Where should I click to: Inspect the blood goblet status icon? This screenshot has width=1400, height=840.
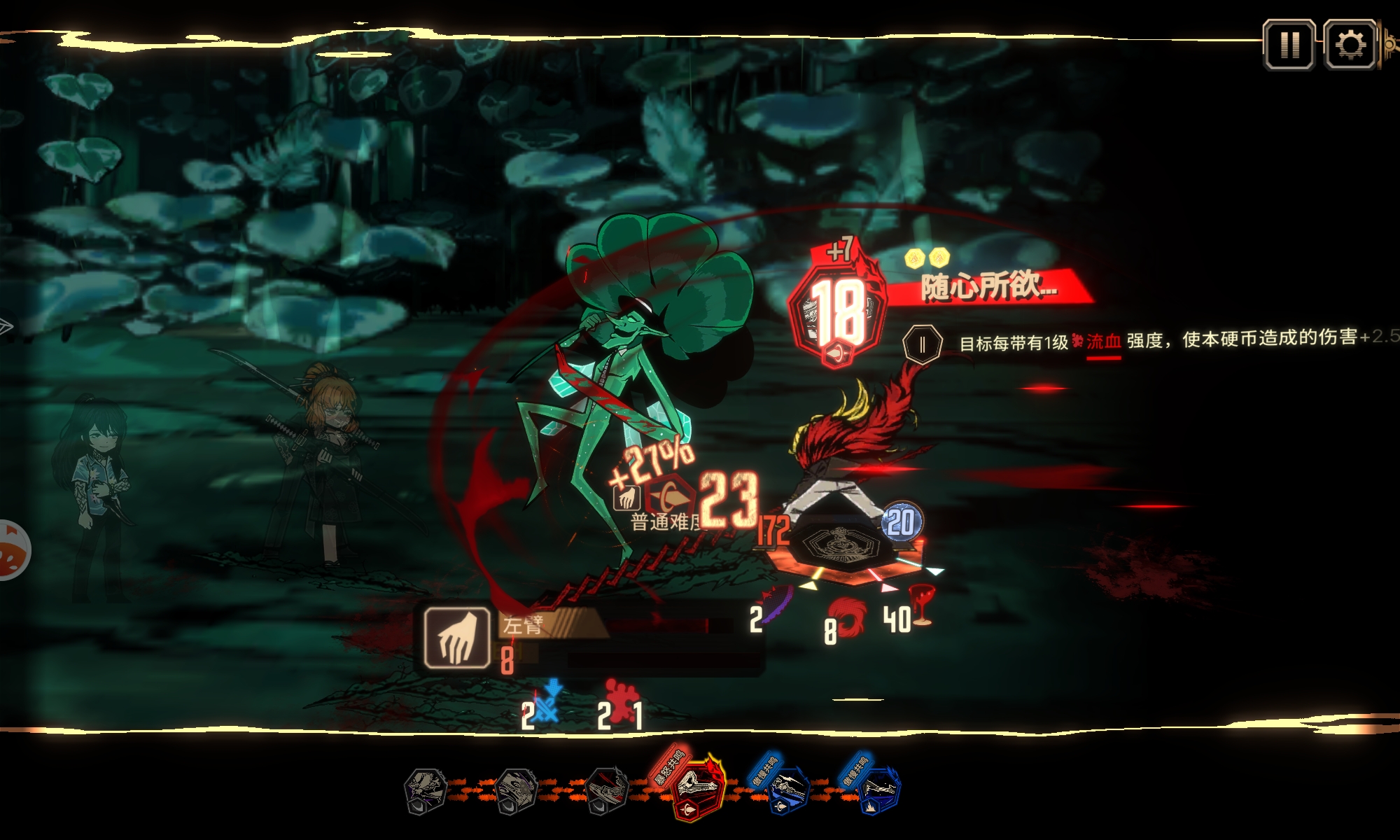[921, 603]
